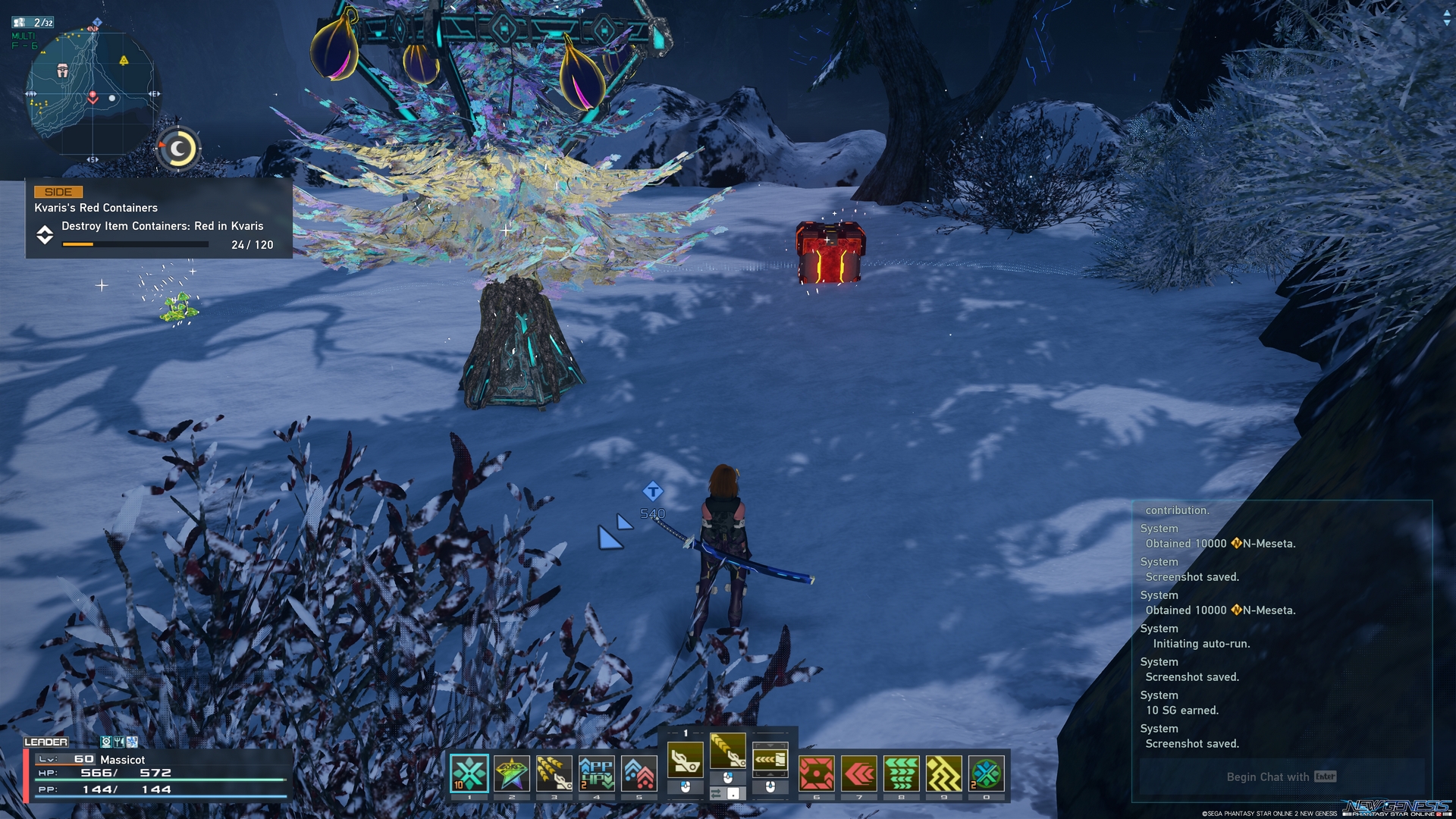
Task: Click the minimap's yellow warning triangle marker
Action: (x=123, y=61)
